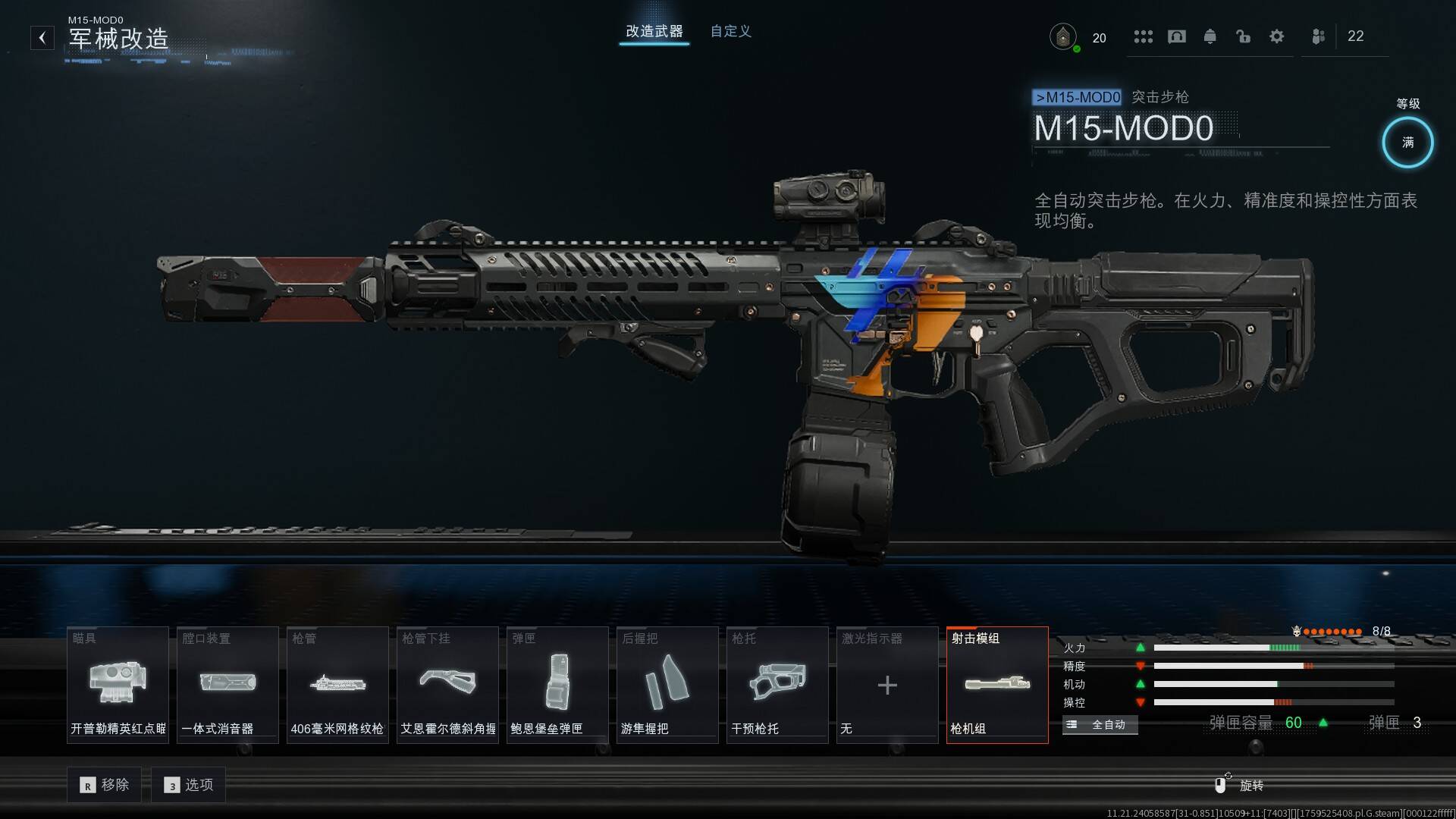Open the settings gear icon
Image resolution: width=1456 pixels, height=819 pixels.
click(x=1277, y=36)
